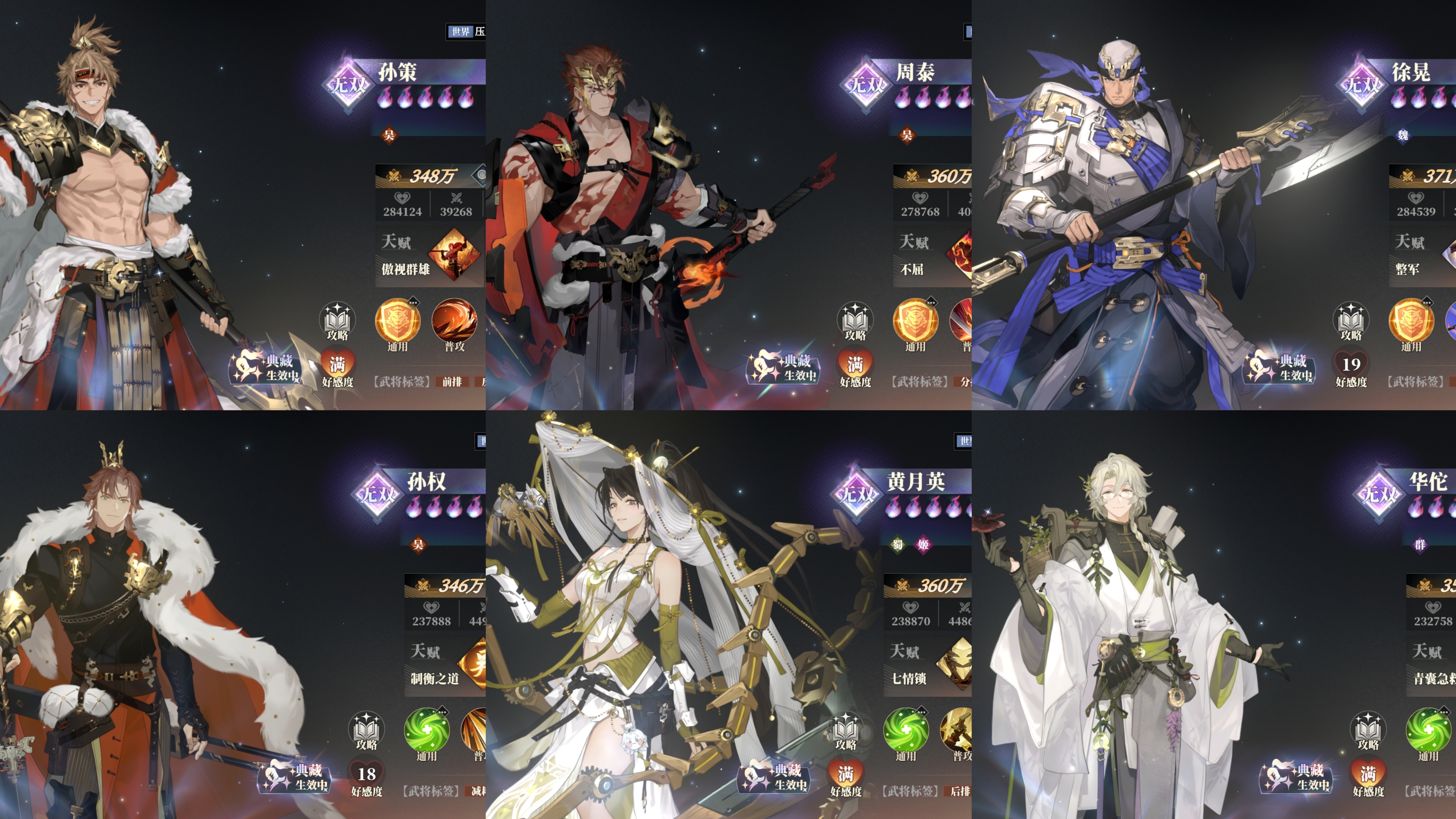The image size is (1456, 819).
Task: Select 周泰's orange 通用 skill icon
Action: 915,321
